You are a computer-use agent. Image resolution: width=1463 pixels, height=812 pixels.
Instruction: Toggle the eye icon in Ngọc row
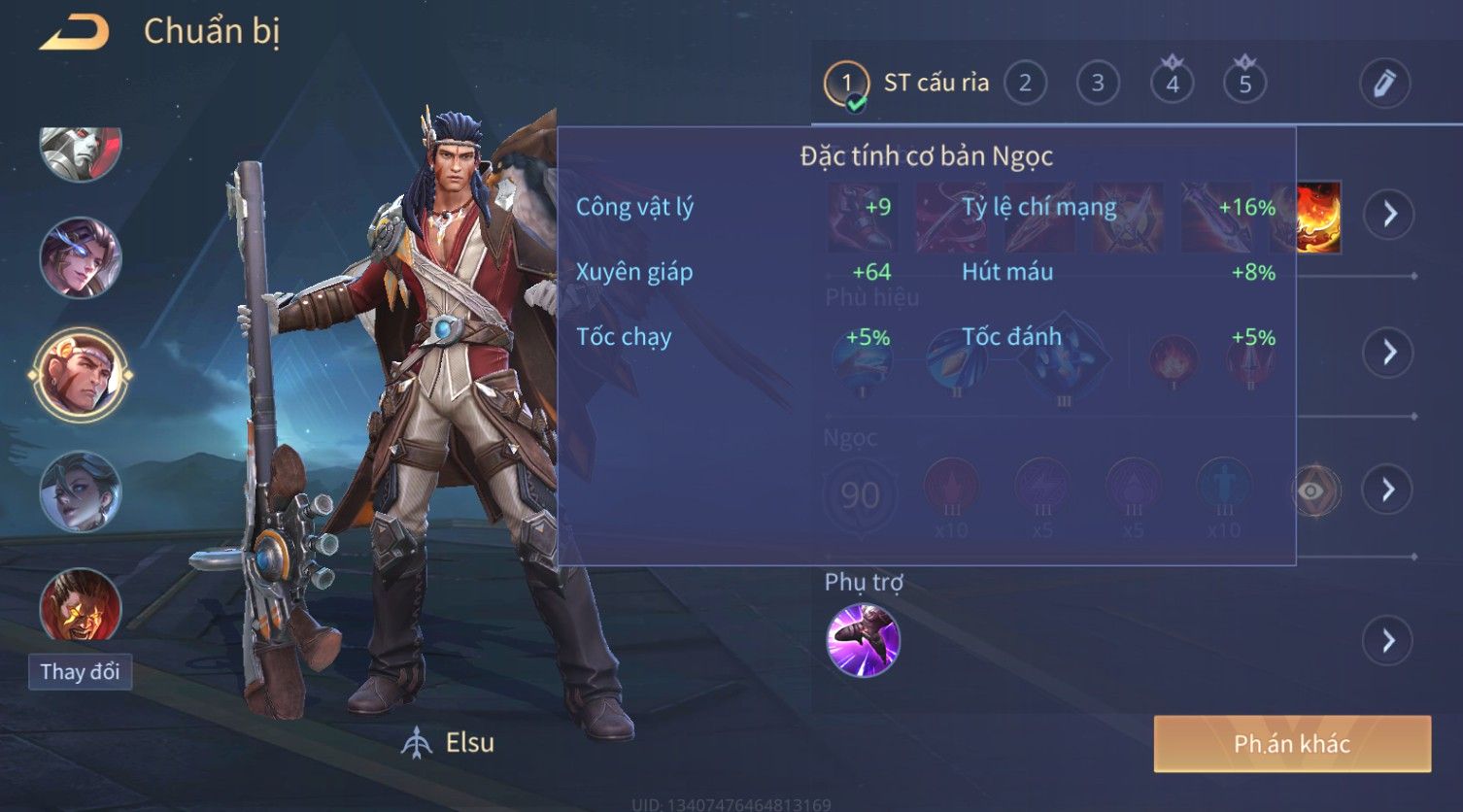click(x=1310, y=491)
